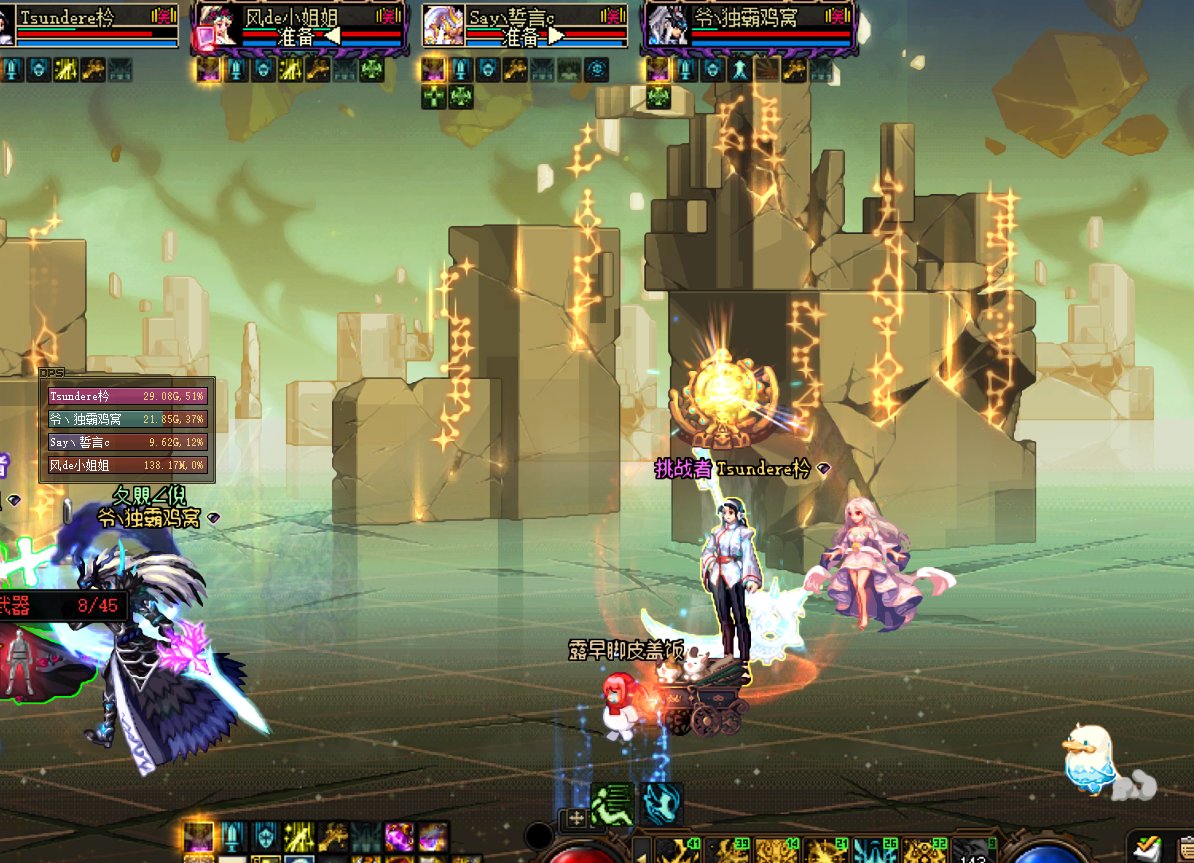Select party member Say丶誓言c's portrait

(441, 26)
